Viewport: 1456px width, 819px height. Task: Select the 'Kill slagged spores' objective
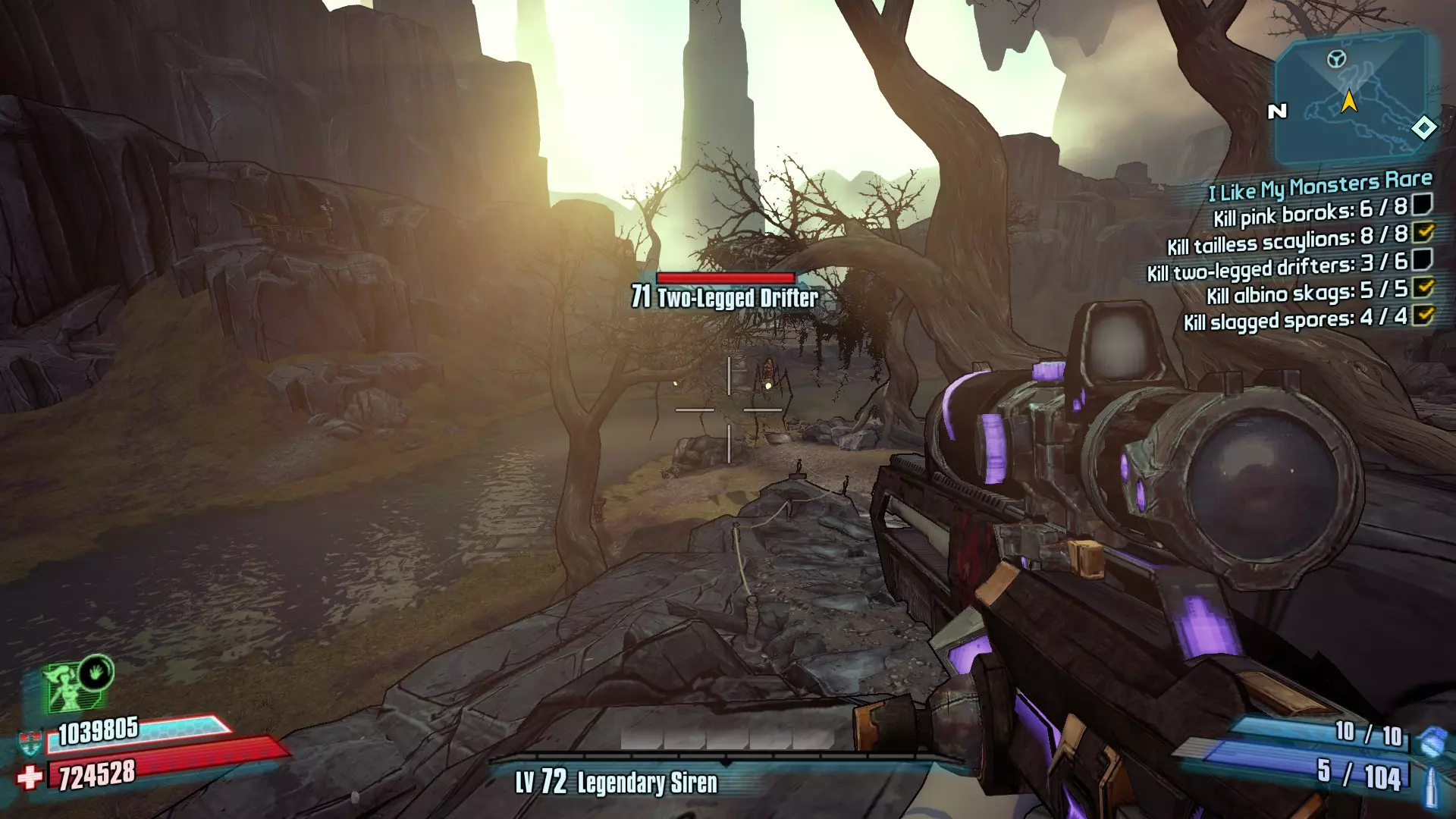(1295, 319)
